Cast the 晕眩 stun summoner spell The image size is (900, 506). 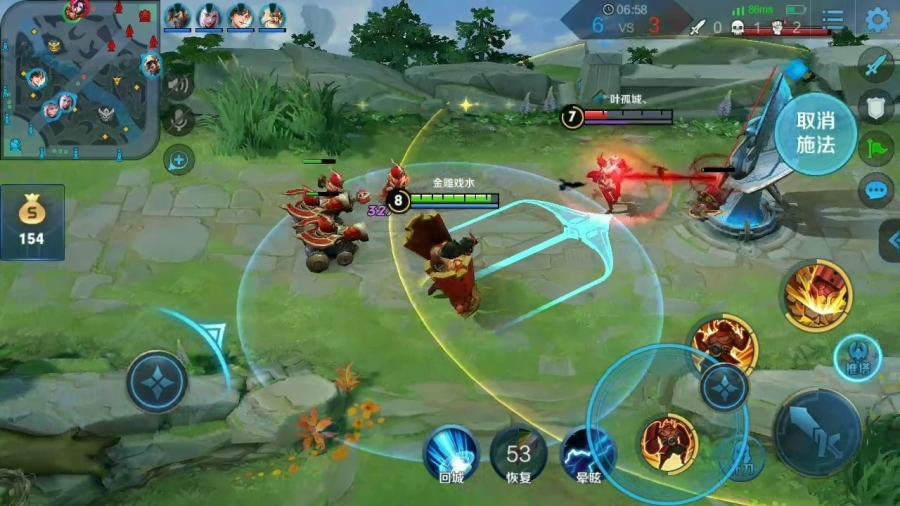(588, 454)
